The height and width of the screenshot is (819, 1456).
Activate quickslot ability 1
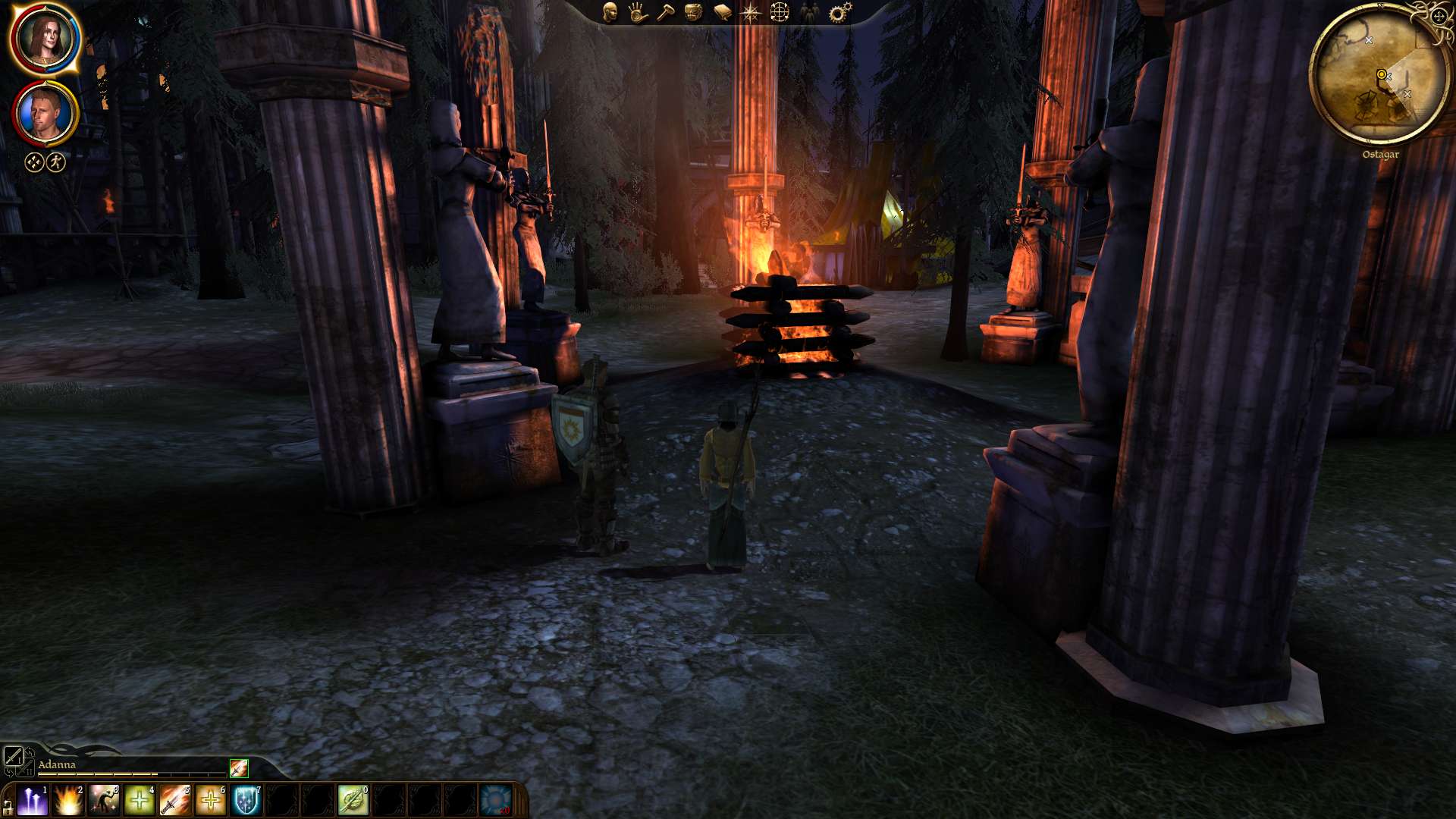32,800
